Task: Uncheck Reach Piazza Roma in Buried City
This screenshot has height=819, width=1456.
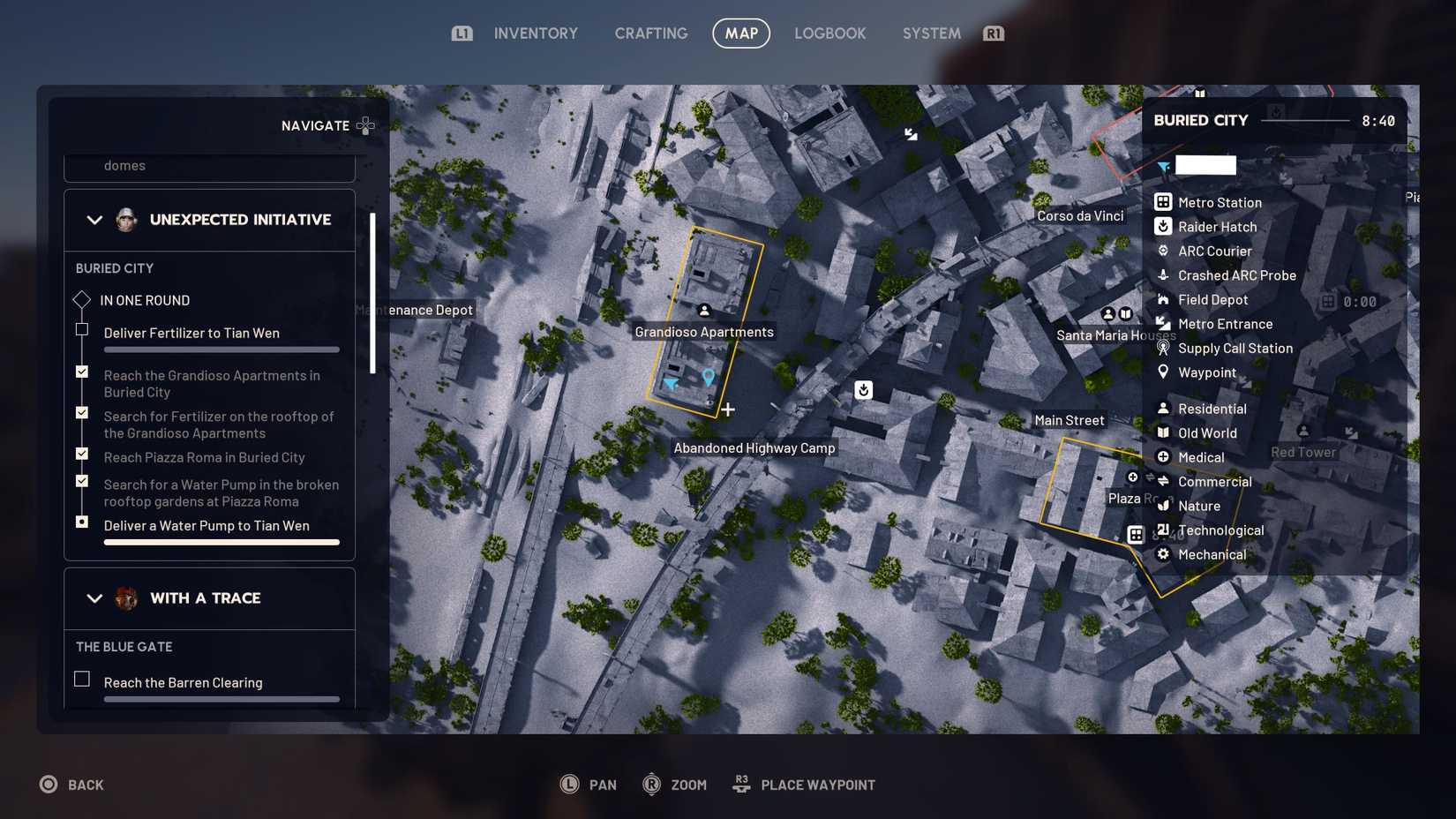Action: (81, 454)
